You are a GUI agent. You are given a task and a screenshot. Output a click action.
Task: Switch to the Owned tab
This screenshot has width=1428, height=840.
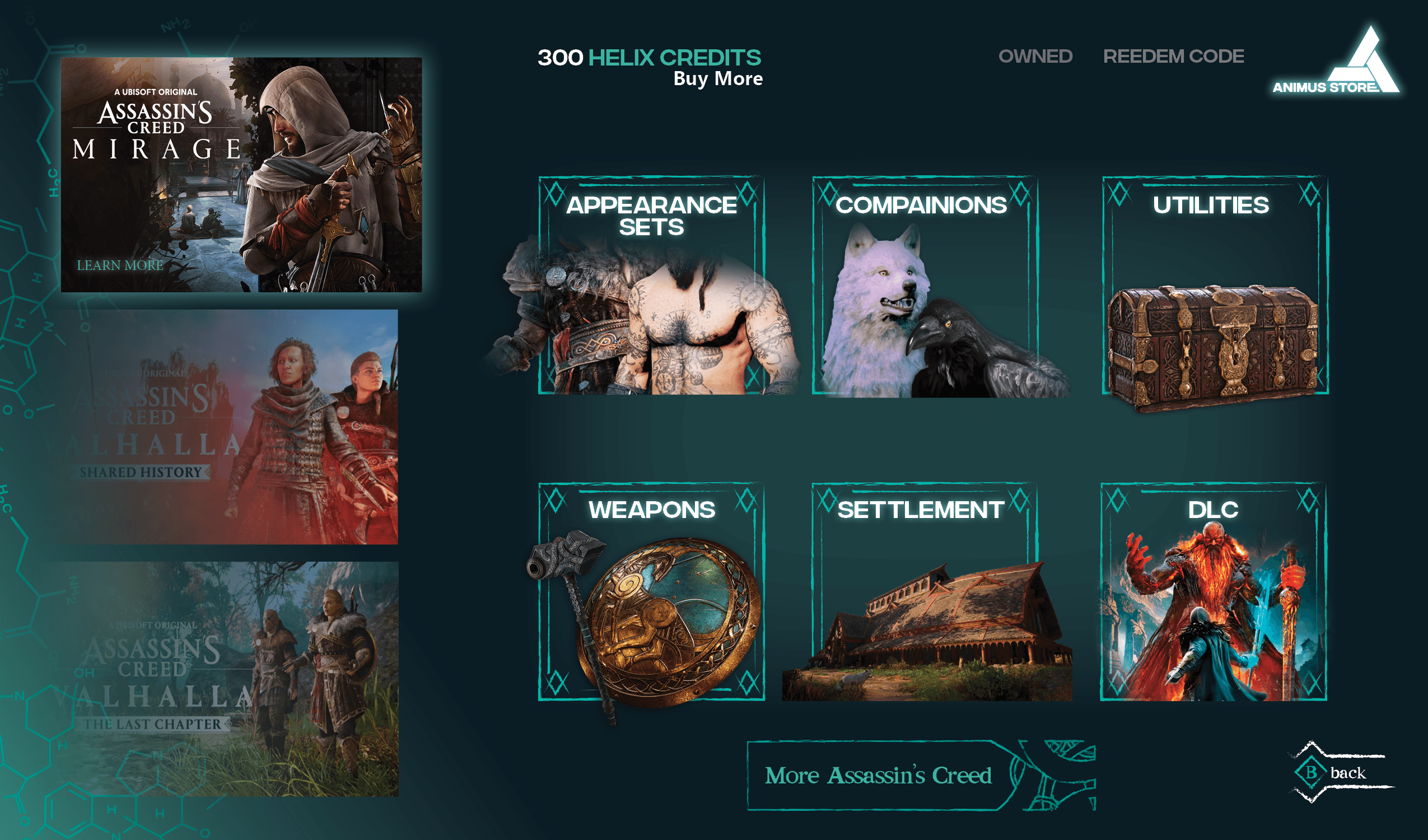pos(1035,57)
